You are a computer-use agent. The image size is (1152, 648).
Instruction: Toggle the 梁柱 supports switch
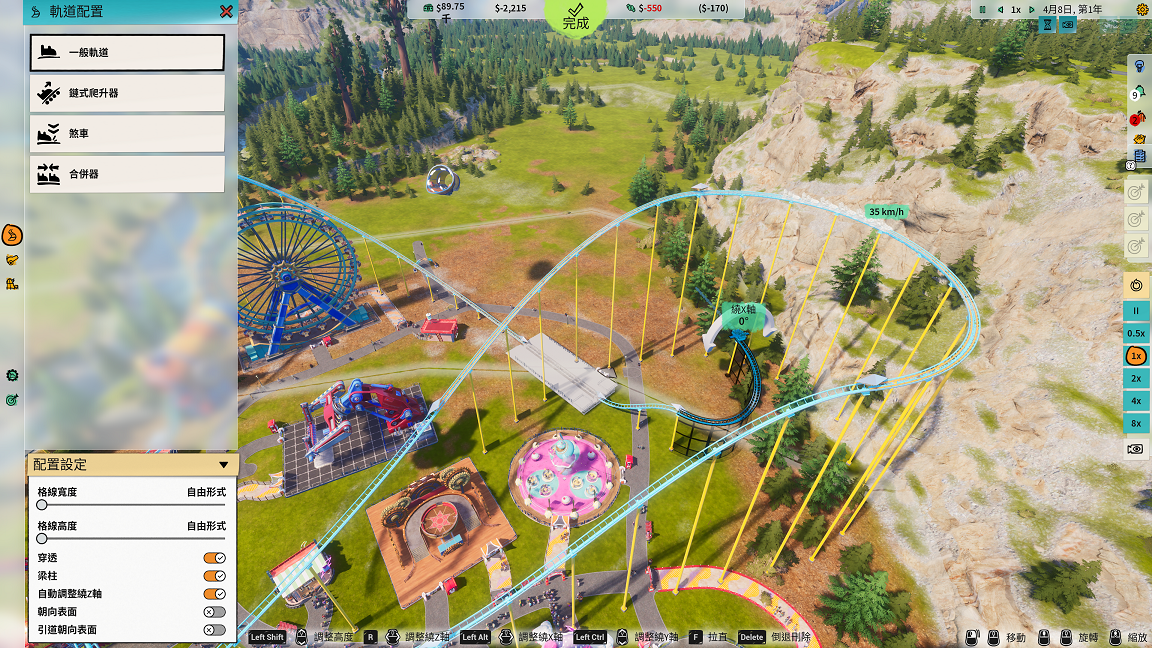click(x=214, y=576)
